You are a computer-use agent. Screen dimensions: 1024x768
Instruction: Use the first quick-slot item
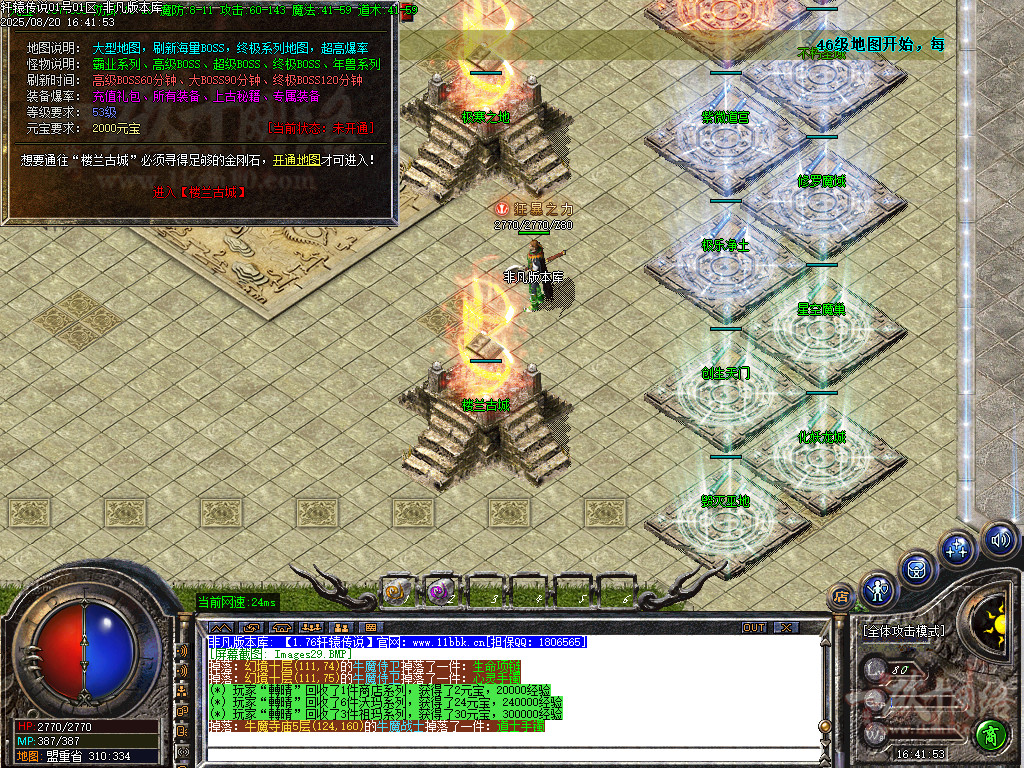[x=397, y=590]
